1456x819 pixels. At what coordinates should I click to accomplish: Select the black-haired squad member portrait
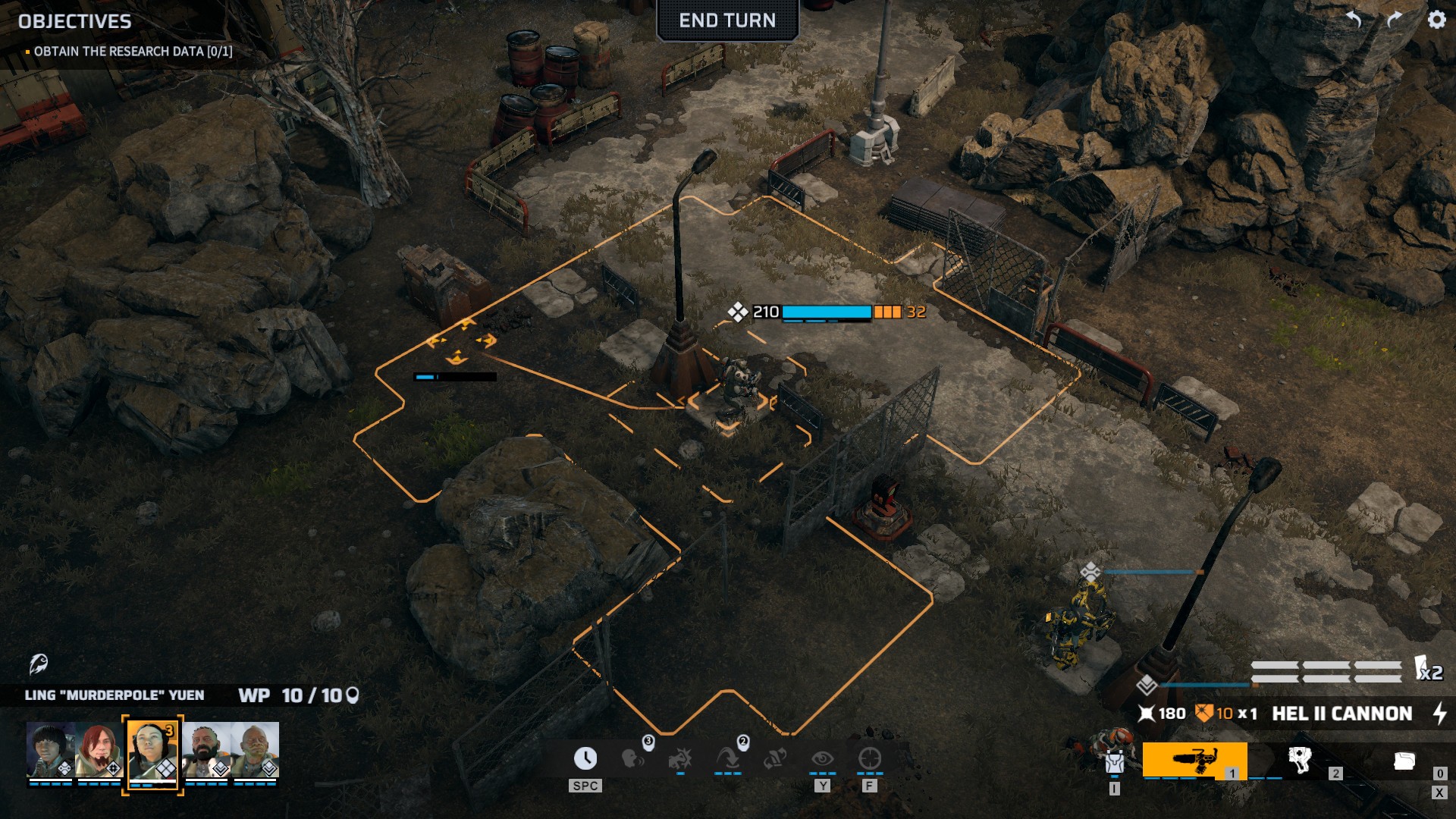pos(50,749)
